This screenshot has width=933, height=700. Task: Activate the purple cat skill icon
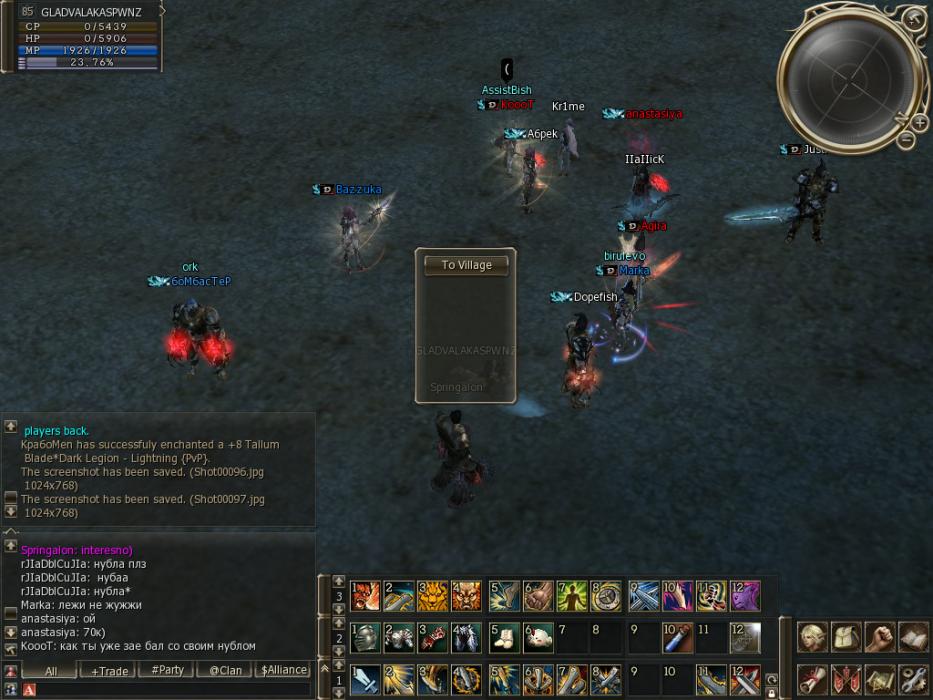pyautogui.click(x=744, y=597)
